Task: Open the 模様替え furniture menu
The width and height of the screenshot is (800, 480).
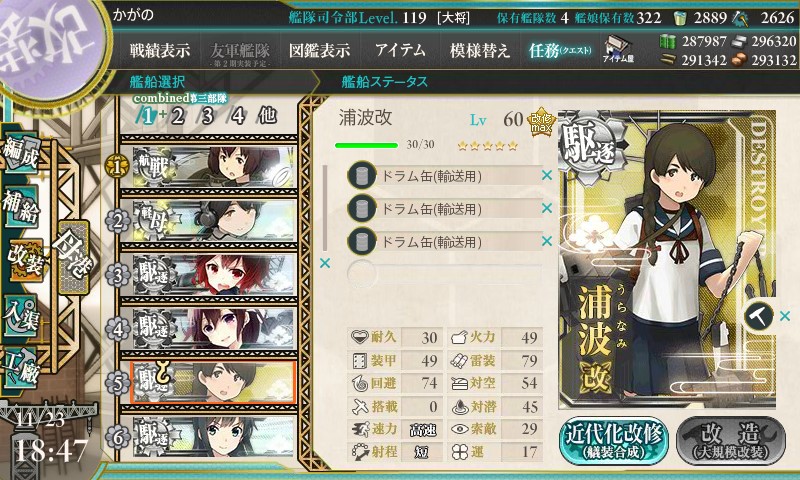Action: (483, 50)
